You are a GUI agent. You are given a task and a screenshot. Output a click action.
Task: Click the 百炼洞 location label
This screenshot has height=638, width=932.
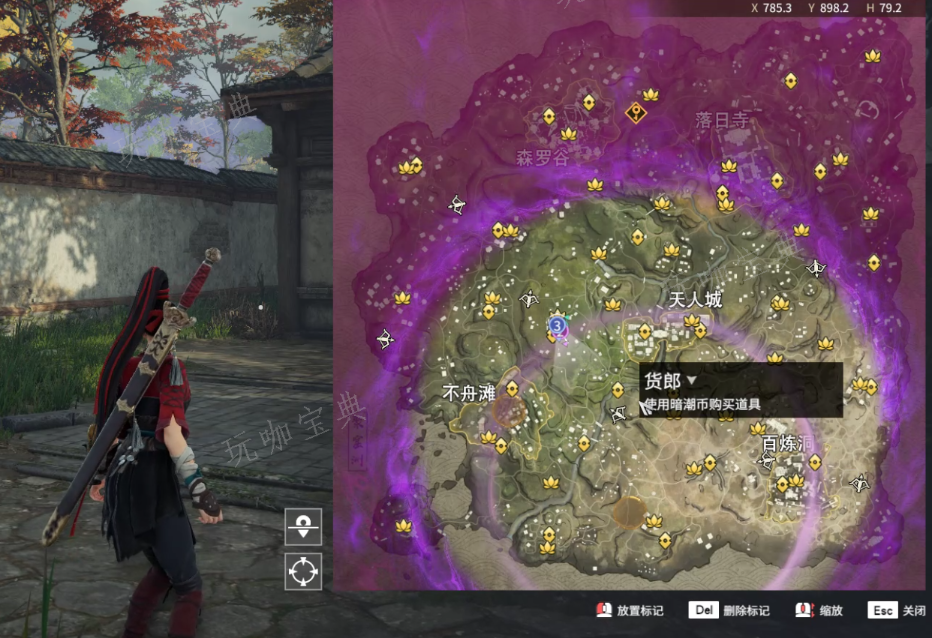pos(783,443)
